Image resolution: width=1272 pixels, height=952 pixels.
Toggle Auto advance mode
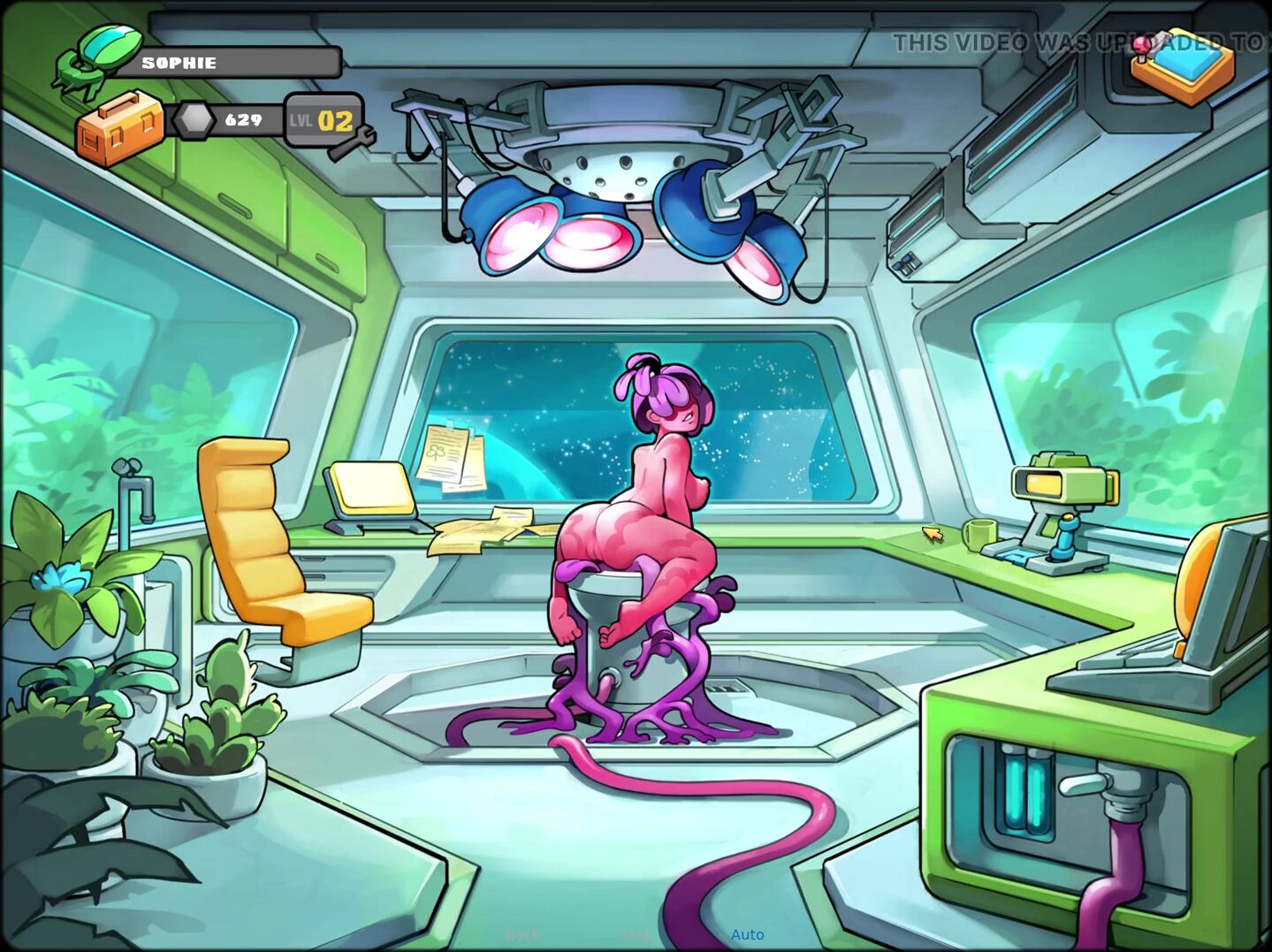(x=747, y=934)
